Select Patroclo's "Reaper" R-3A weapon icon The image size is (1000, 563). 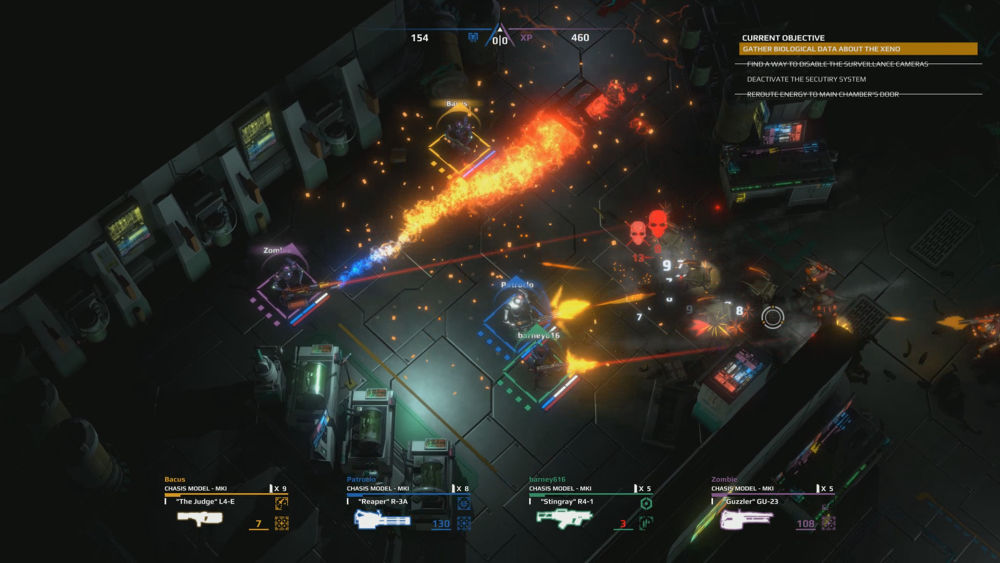382,518
